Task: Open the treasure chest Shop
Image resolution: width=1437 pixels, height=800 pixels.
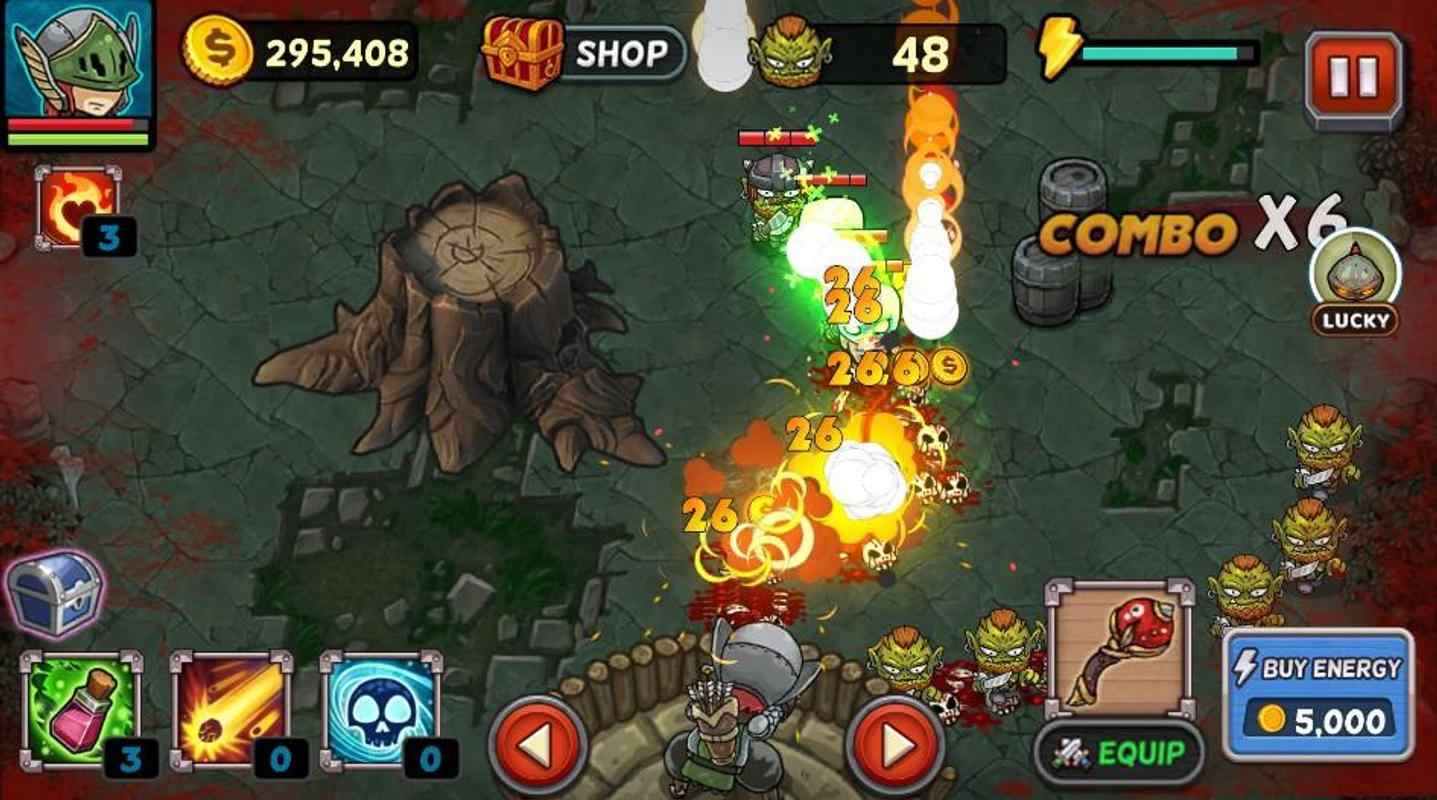Action: point(584,53)
